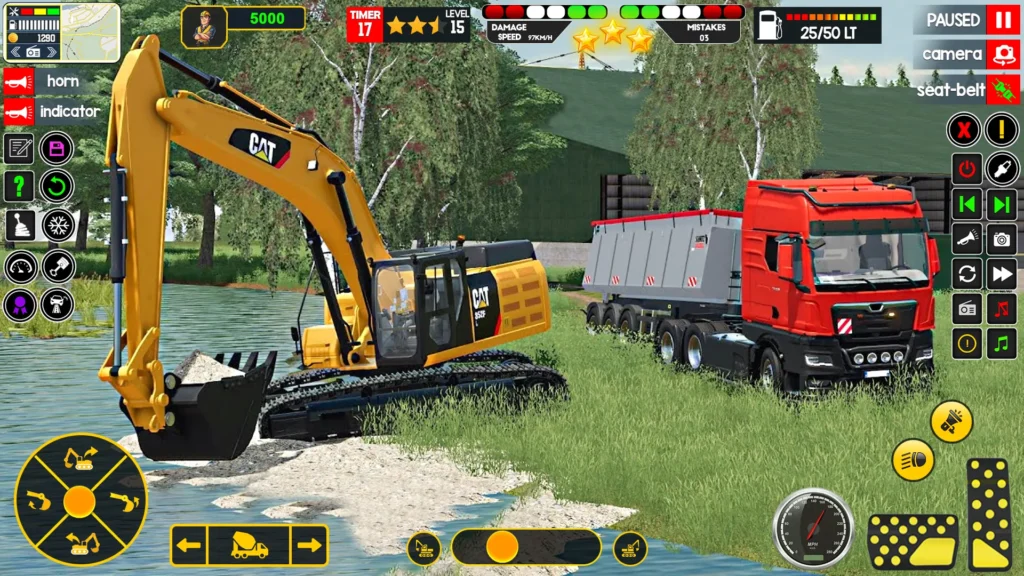Switch to next vehicle with right arrow
This screenshot has height=576, width=1024.
[x=310, y=545]
